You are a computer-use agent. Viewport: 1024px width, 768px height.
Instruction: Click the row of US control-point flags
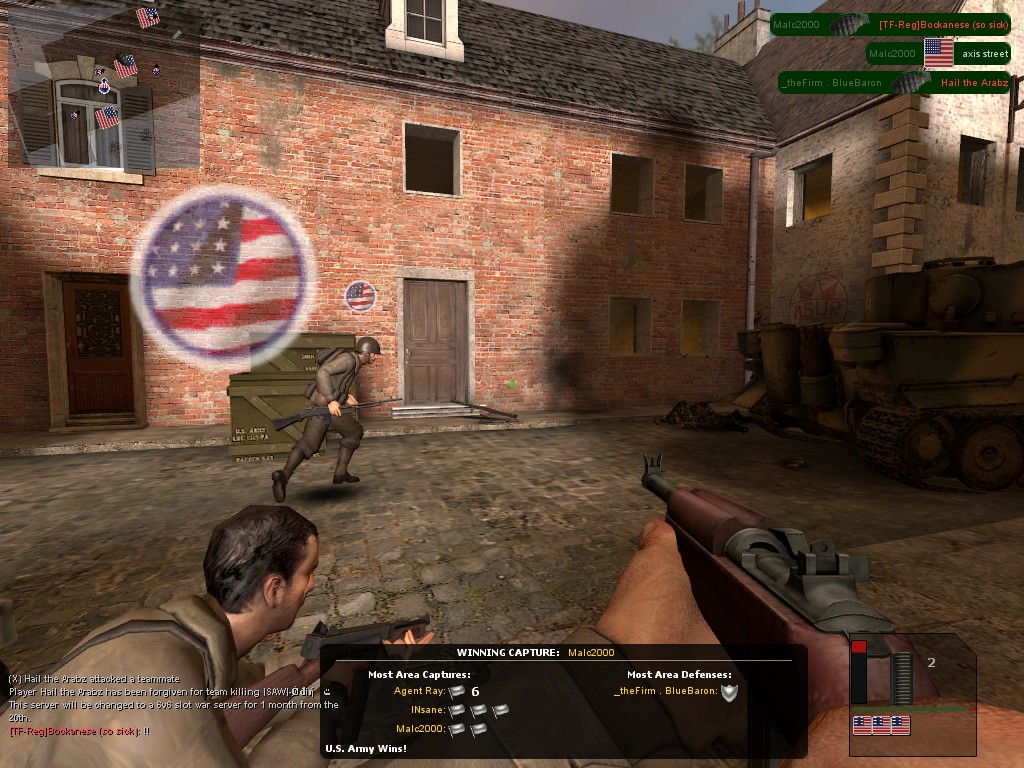(881, 725)
